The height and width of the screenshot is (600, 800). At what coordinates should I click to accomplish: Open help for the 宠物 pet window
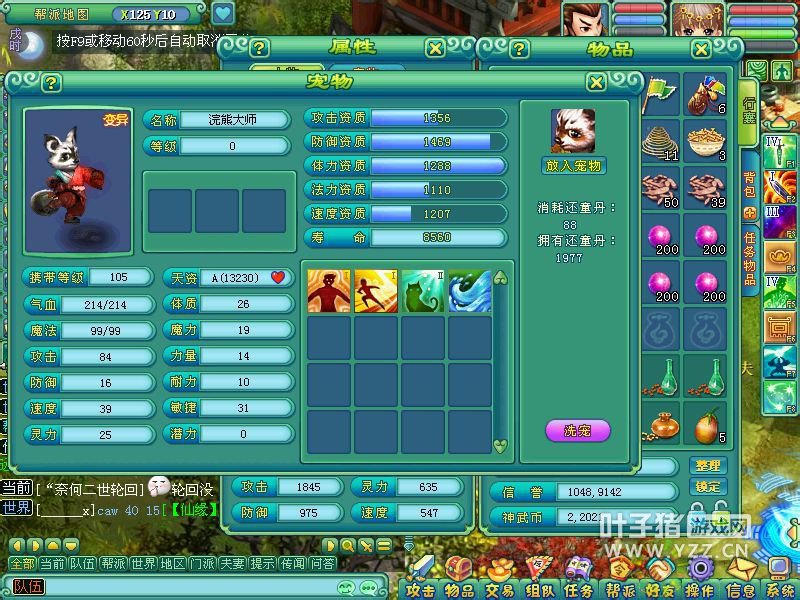pos(50,83)
